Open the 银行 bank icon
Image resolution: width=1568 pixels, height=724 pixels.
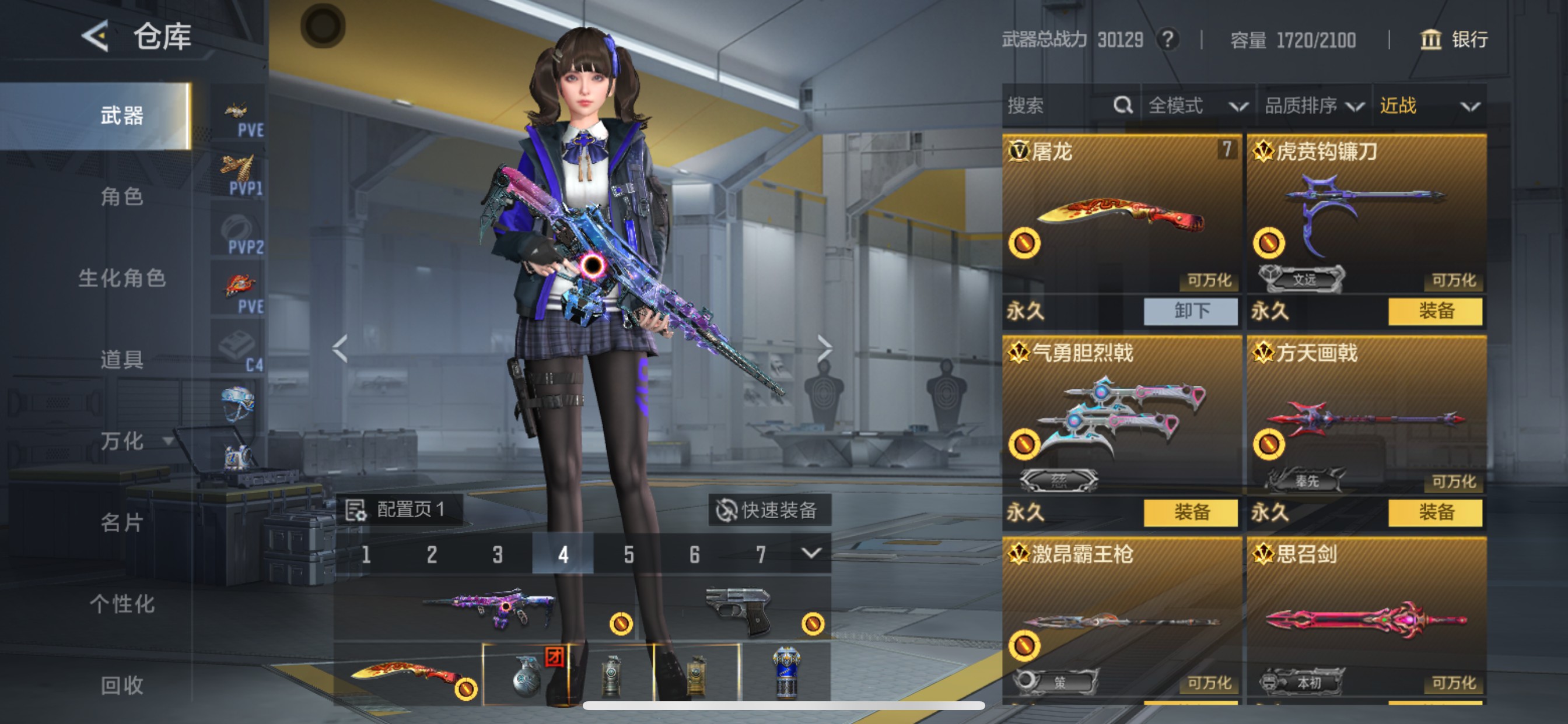point(1430,40)
